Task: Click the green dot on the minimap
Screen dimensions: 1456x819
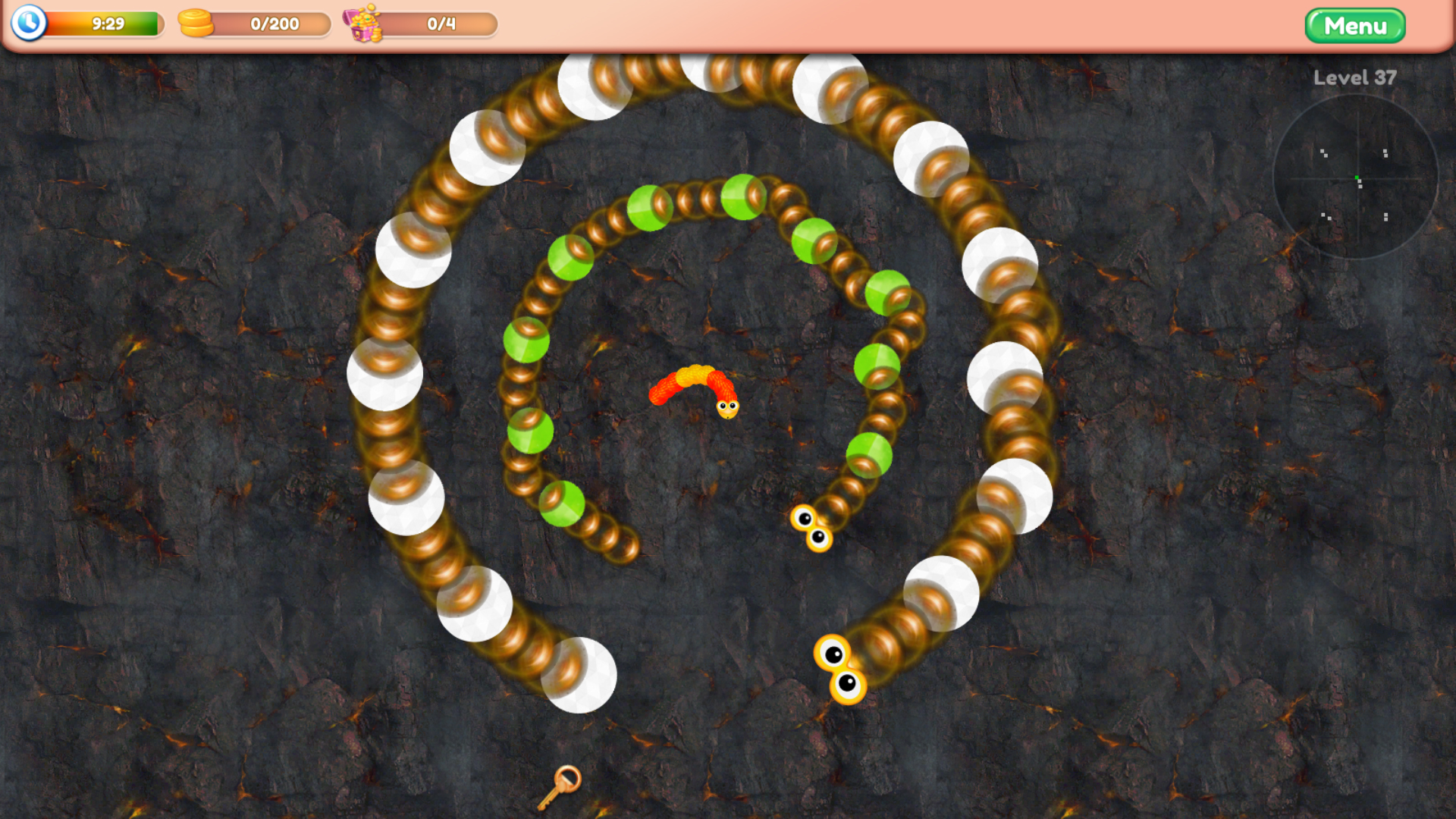Action: [x=1356, y=177]
